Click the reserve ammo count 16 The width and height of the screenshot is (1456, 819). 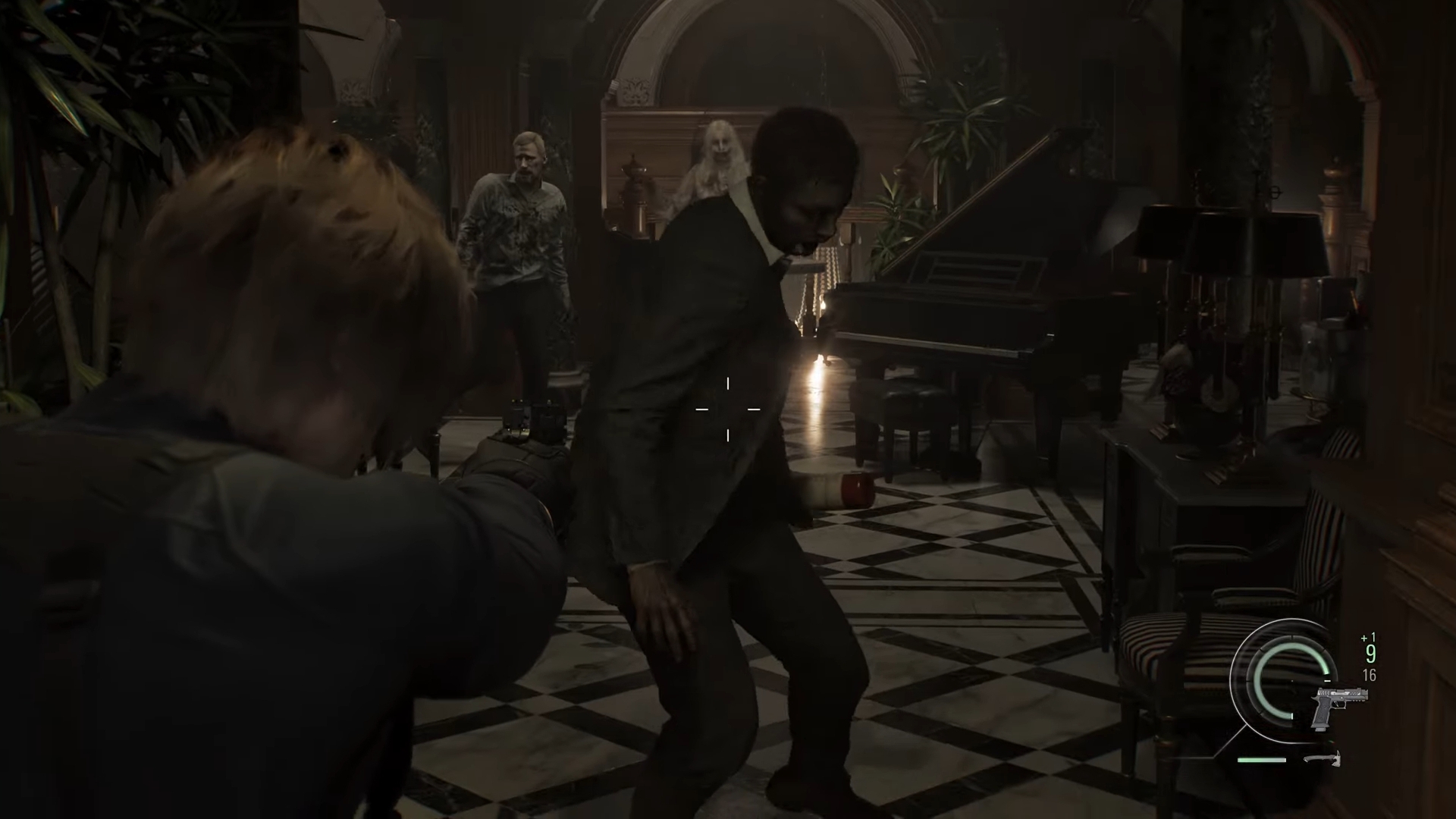pyautogui.click(x=1369, y=675)
